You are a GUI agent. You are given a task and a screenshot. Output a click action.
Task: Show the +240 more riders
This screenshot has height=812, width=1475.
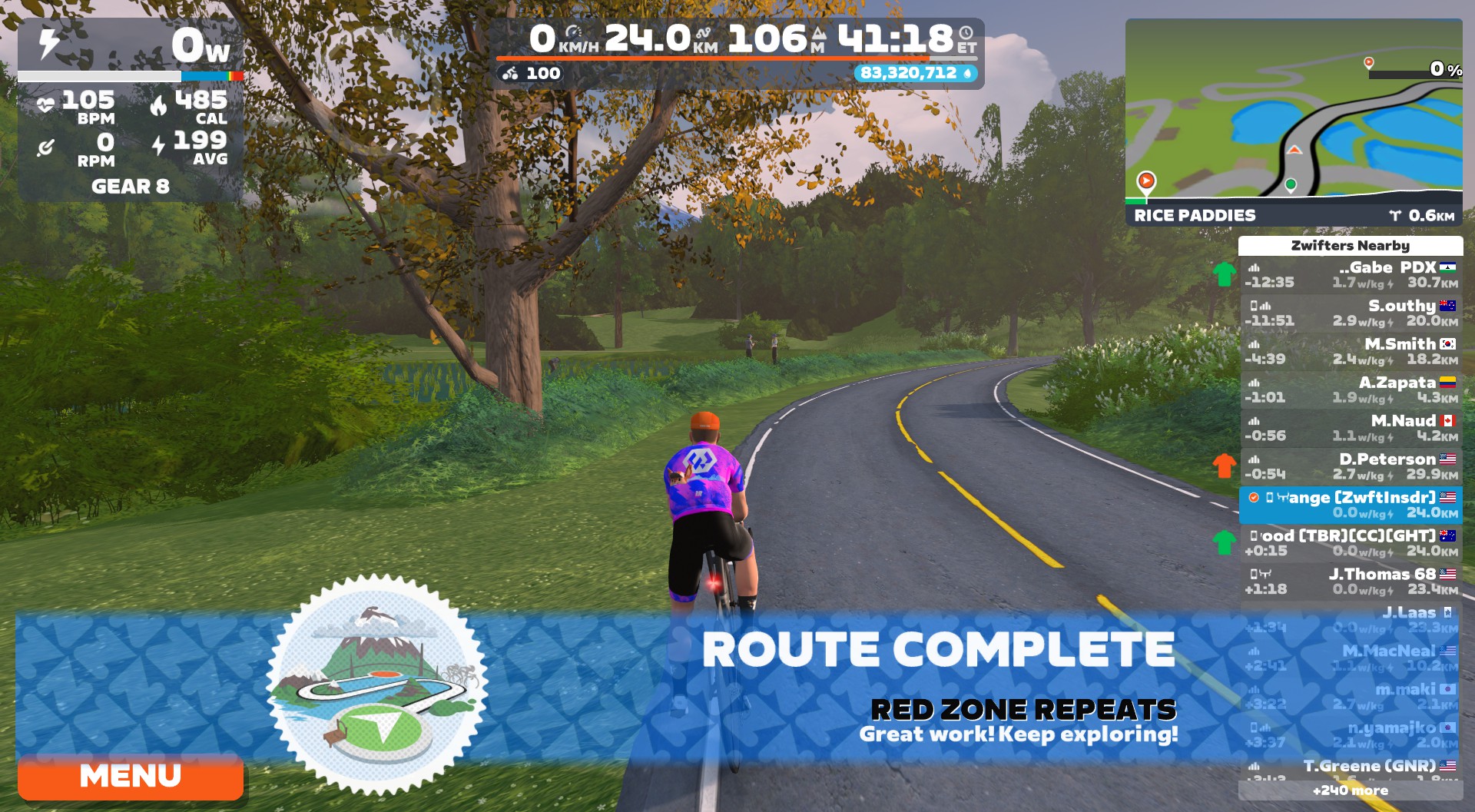pos(1351,790)
